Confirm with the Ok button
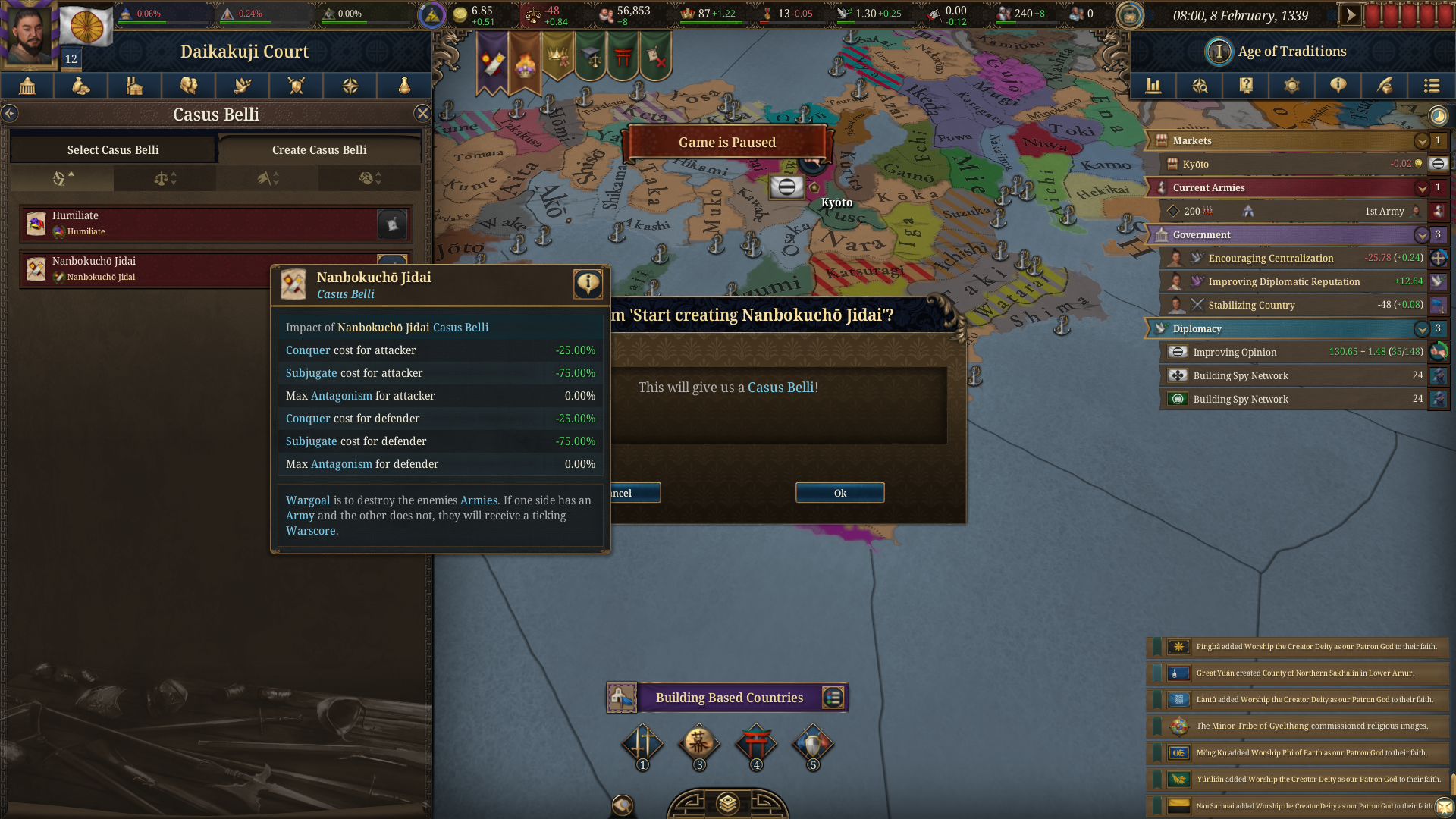This screenshot has height=819, width=1456. (839, 493)
